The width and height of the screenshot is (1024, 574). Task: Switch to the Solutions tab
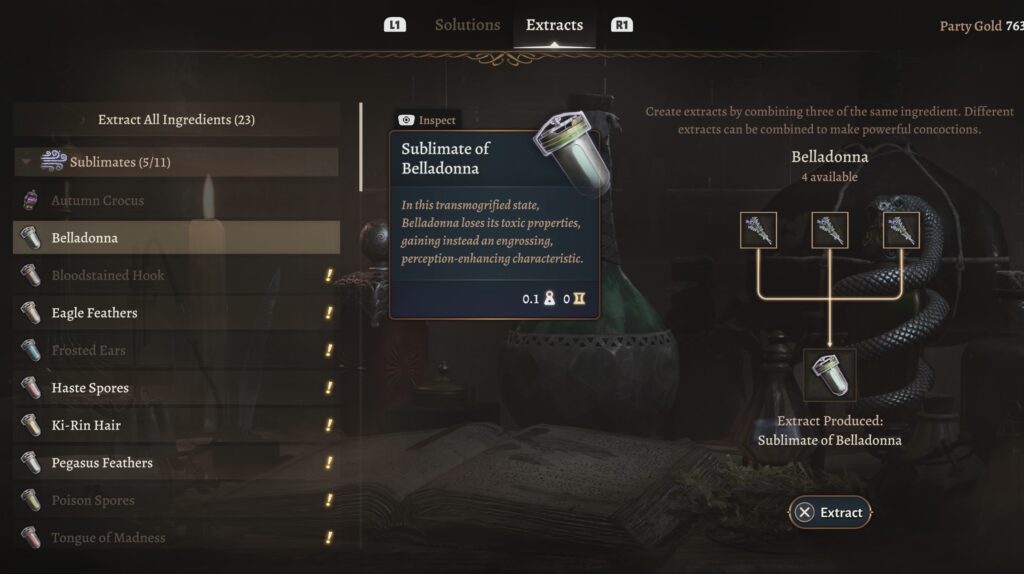[x=467, y=25]
